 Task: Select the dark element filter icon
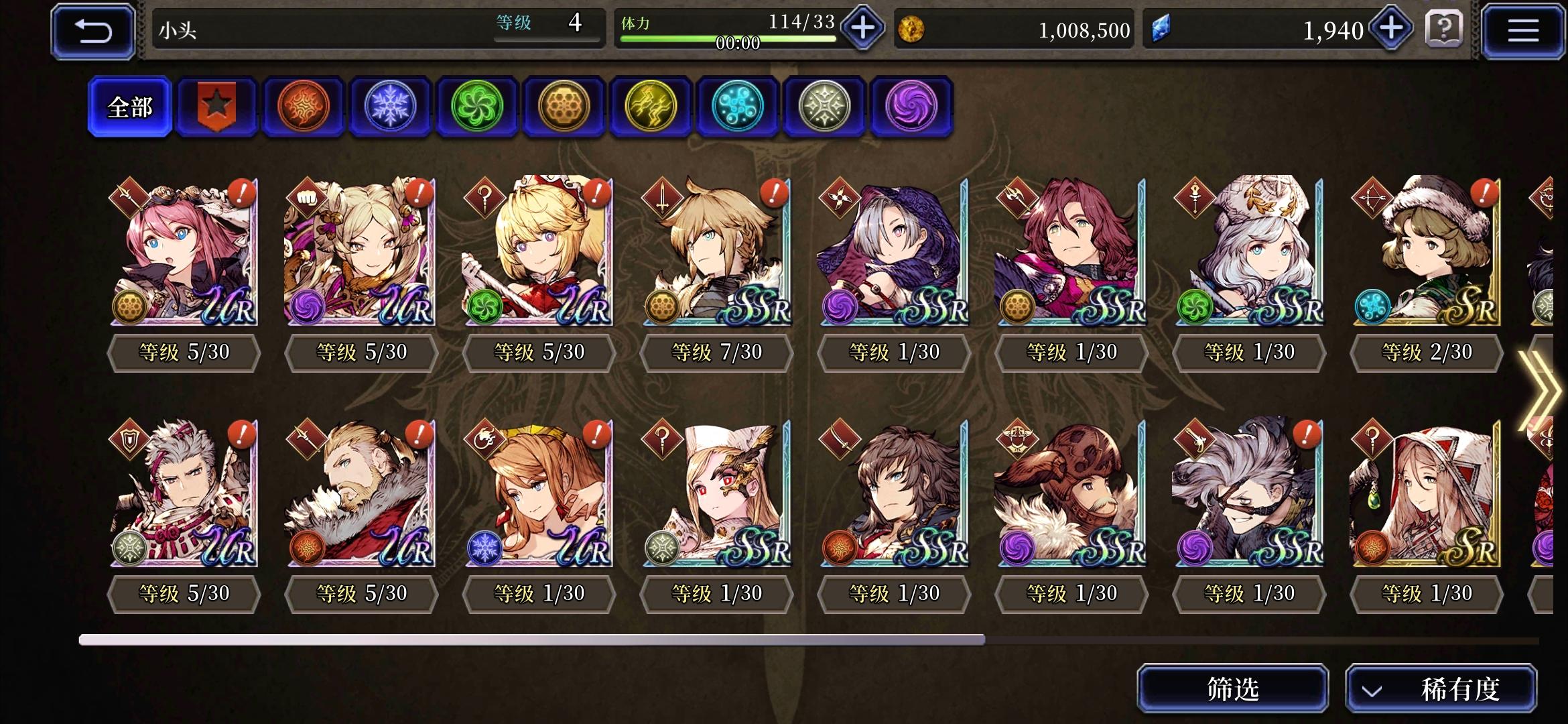(x=910, y=106)
